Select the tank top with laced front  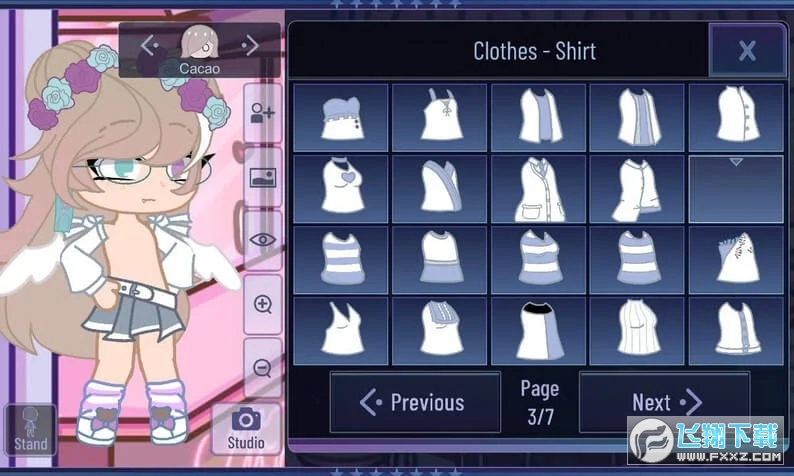(x=439, y=118)
